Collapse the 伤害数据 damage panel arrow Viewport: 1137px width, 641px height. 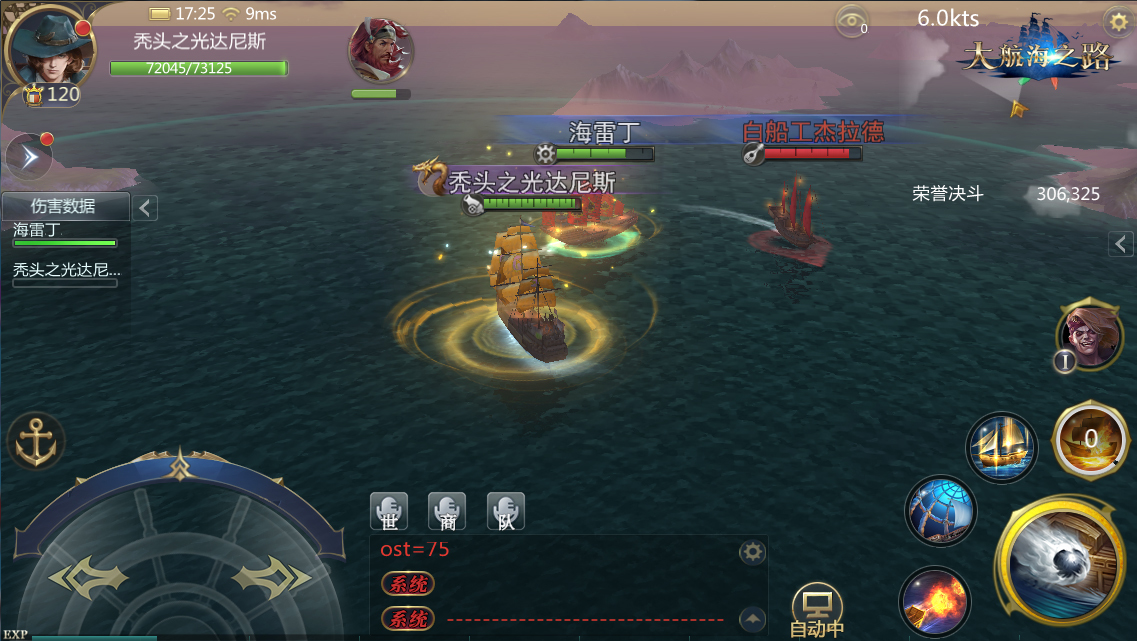point(145,208)
